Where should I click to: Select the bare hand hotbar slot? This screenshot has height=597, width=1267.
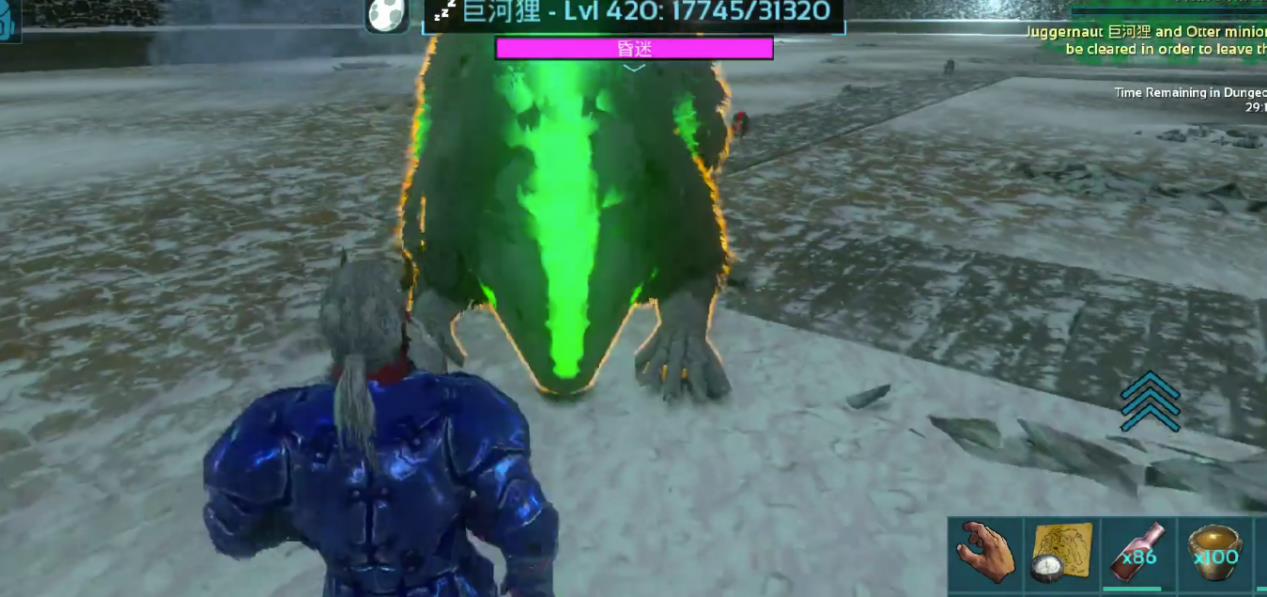click(x=985, y=553)
